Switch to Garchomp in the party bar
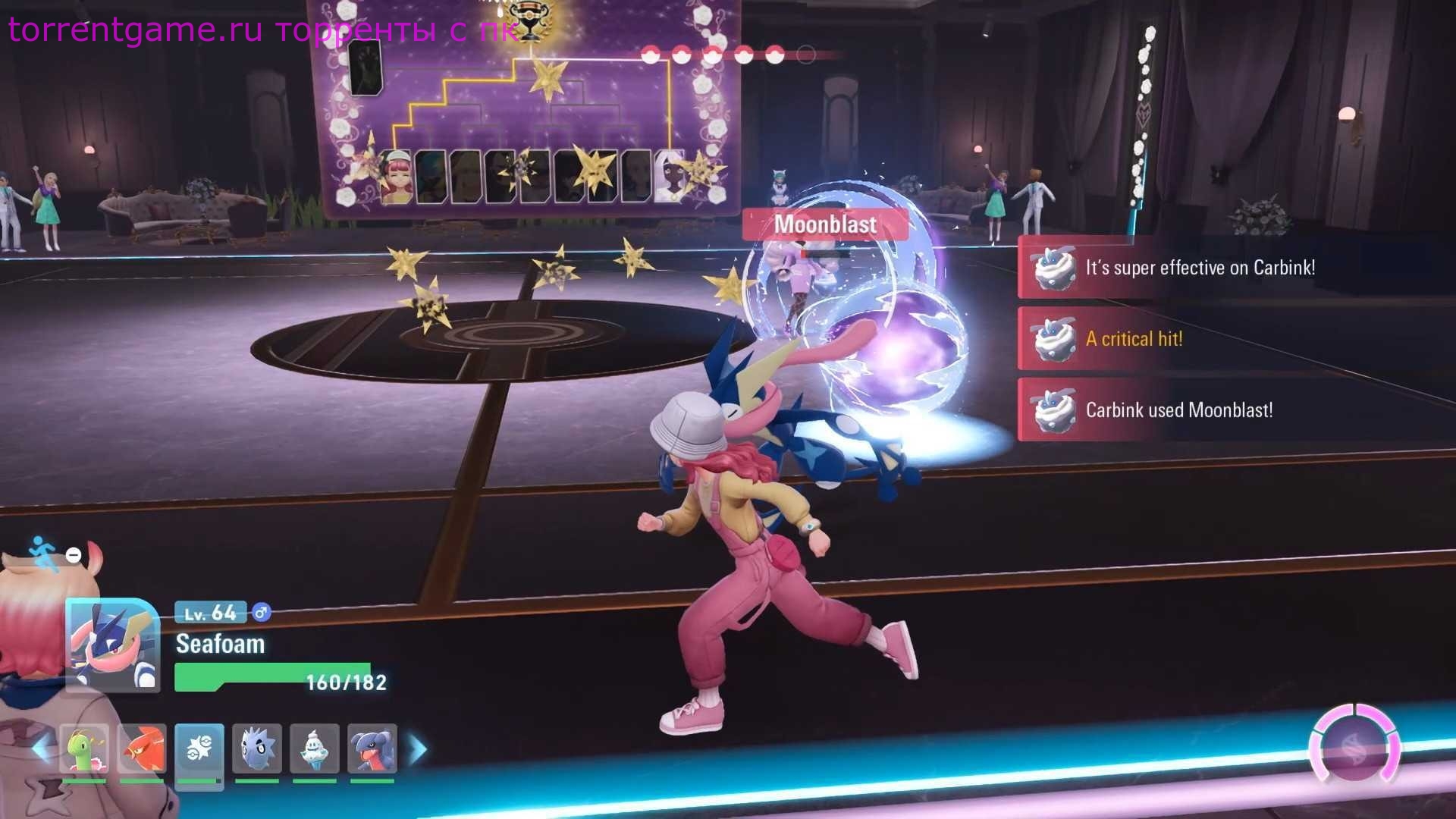This screenshot has height=819, width=1456. 372,749
